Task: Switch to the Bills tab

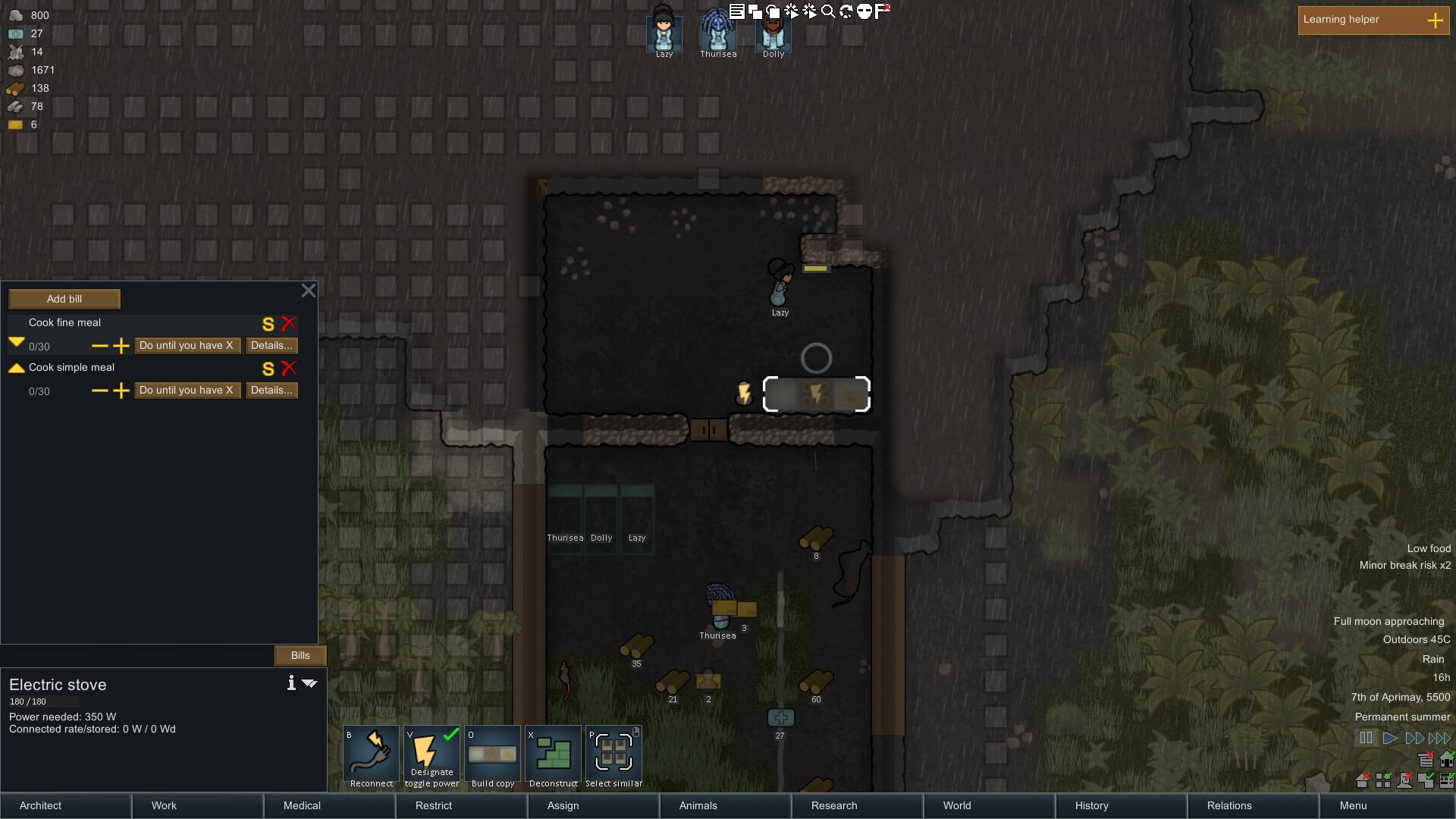Action: click(300, 655)
